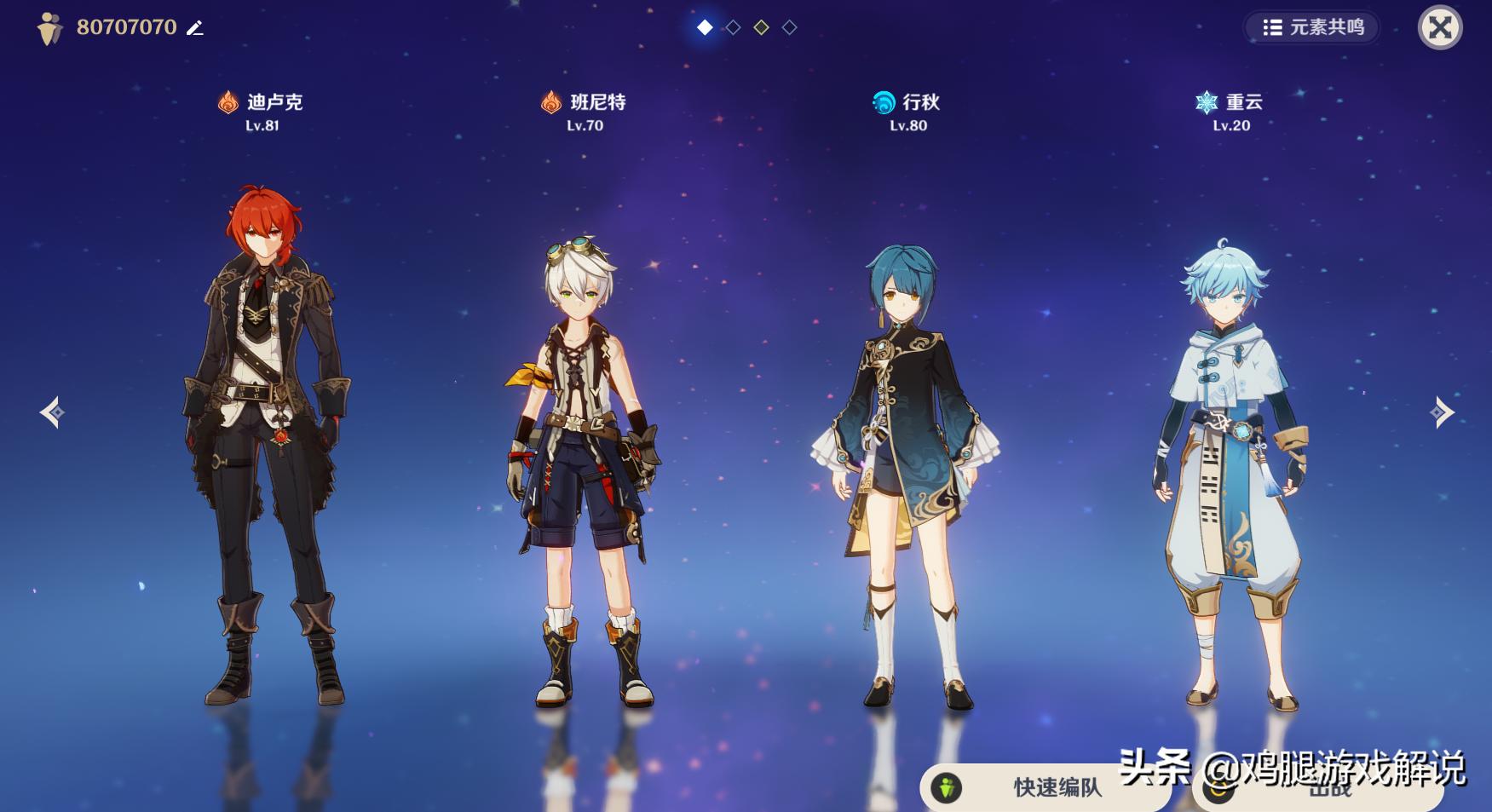Open 快速编队 quick team setup
This screenshot has height=812, width=1492.
(1046, 788)
